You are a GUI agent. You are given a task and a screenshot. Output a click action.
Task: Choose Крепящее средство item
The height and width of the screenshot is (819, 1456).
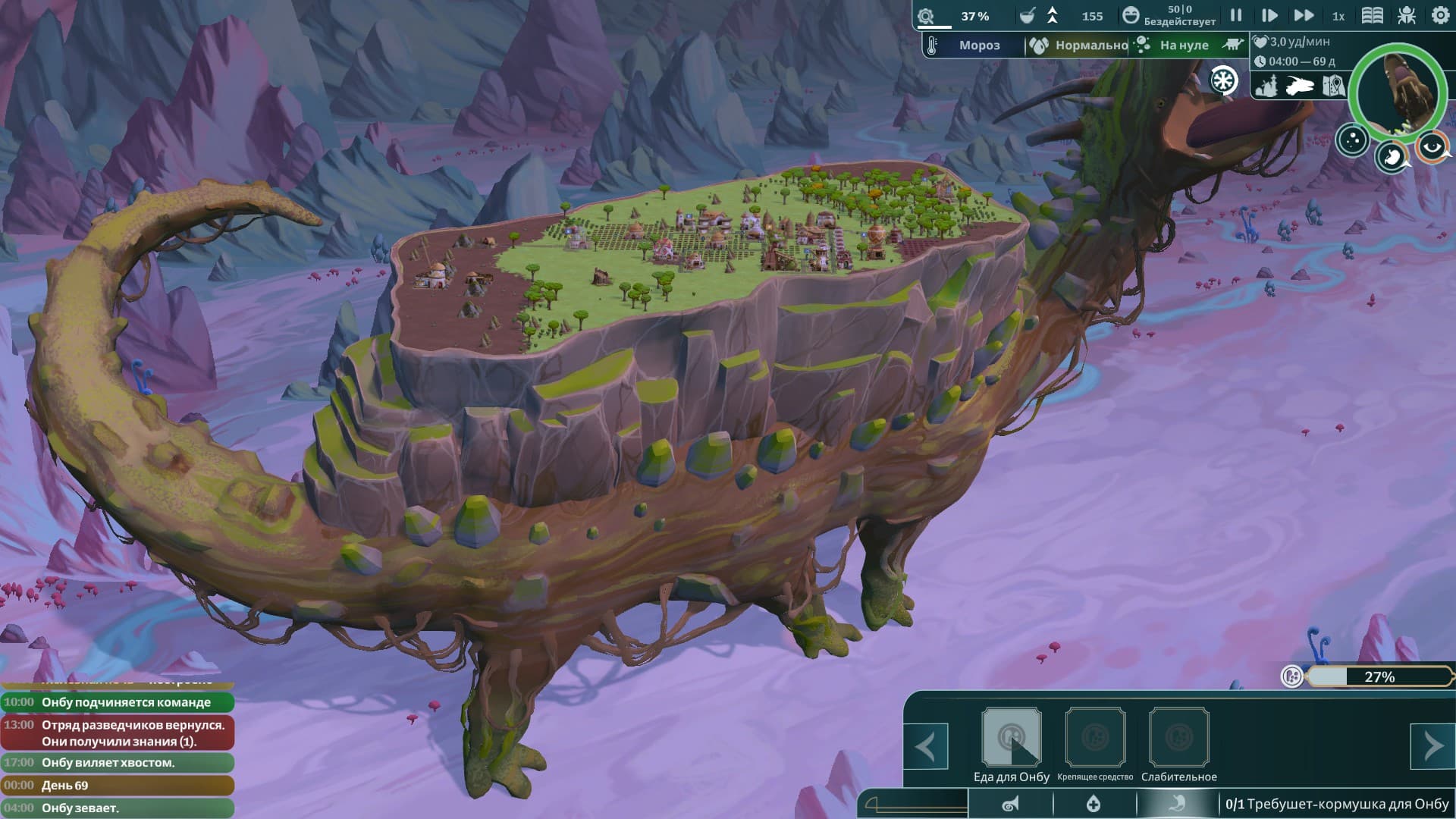tap(1095, 738)
